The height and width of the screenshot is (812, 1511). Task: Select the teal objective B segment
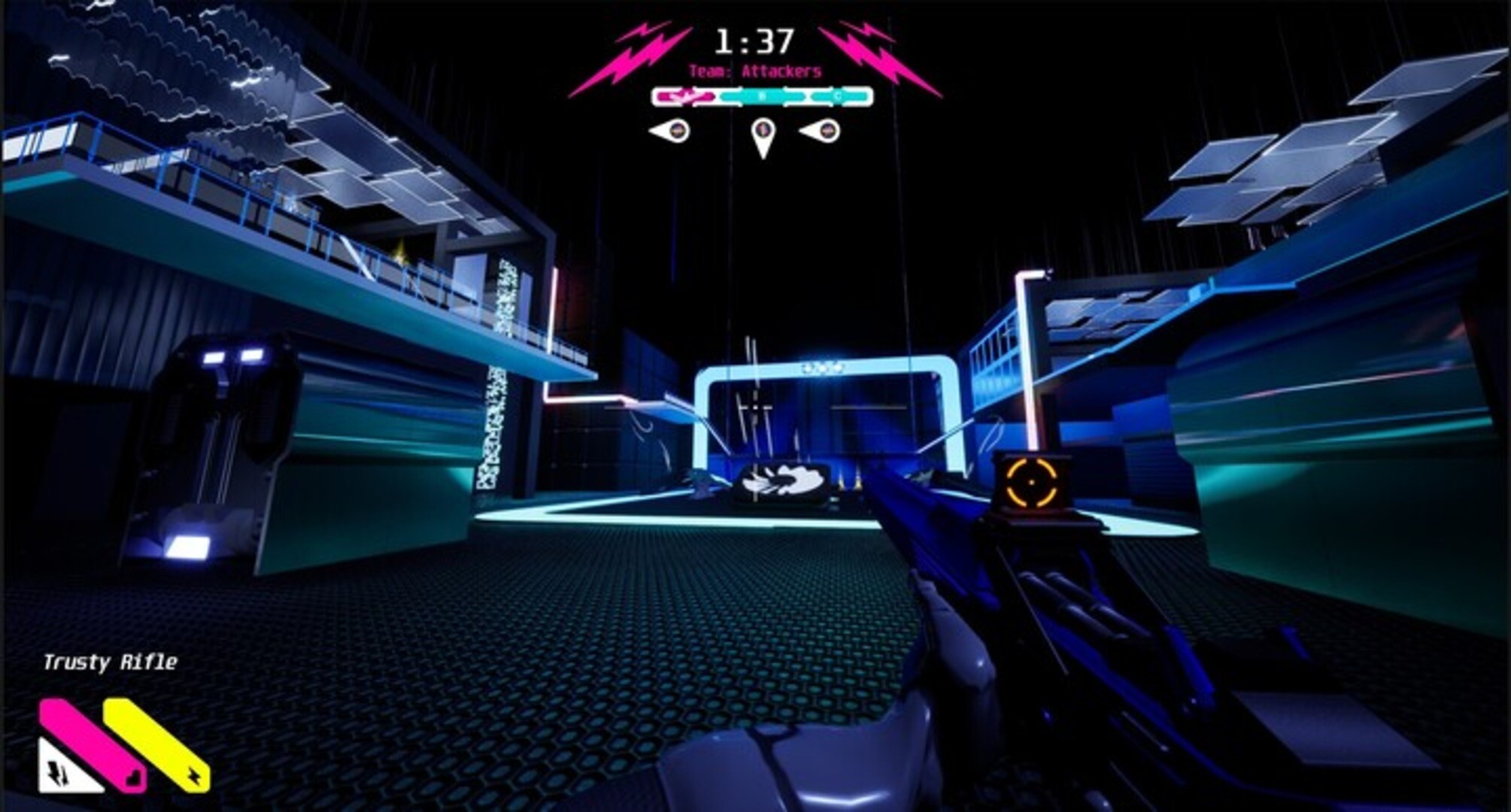click(762, 95)
